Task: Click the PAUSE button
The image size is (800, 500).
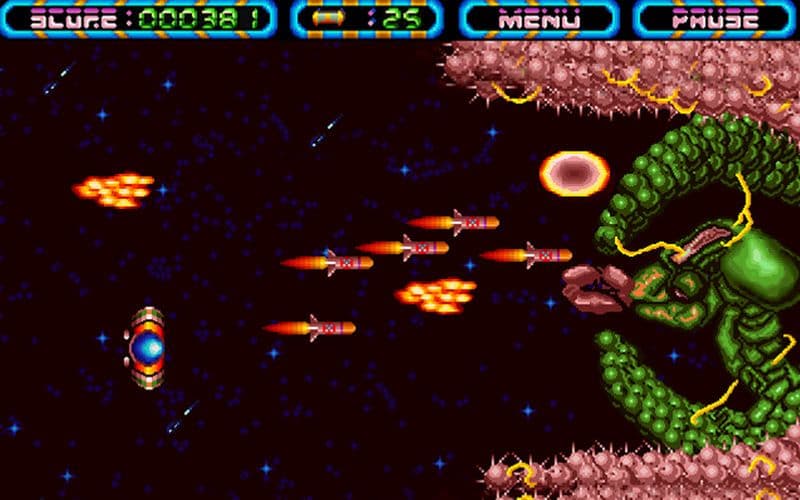Action: 714,19
